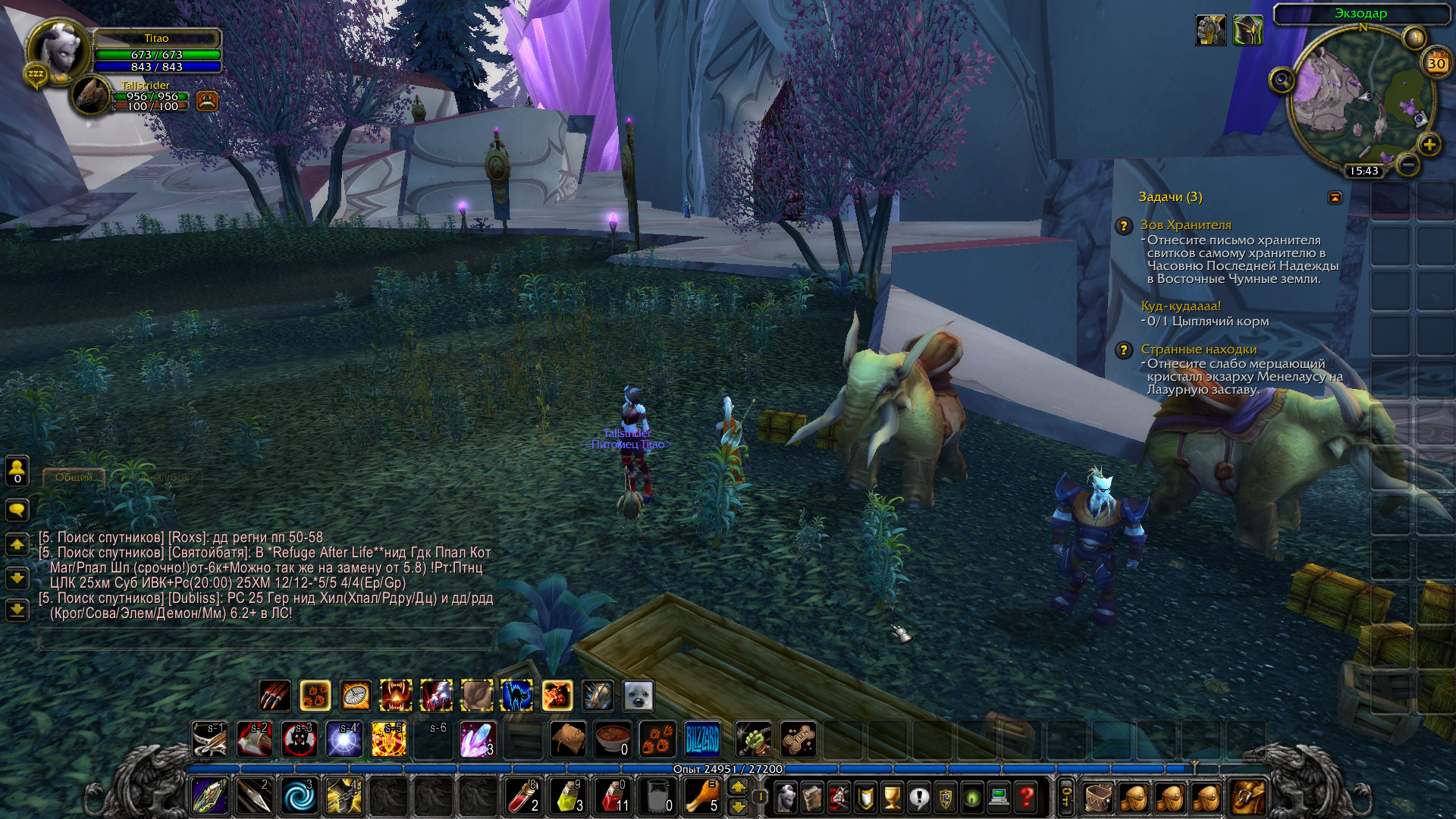This screenshot has width=1456, height=819.
Task: Activate the blue swirl ability
Action: (298, 797)
